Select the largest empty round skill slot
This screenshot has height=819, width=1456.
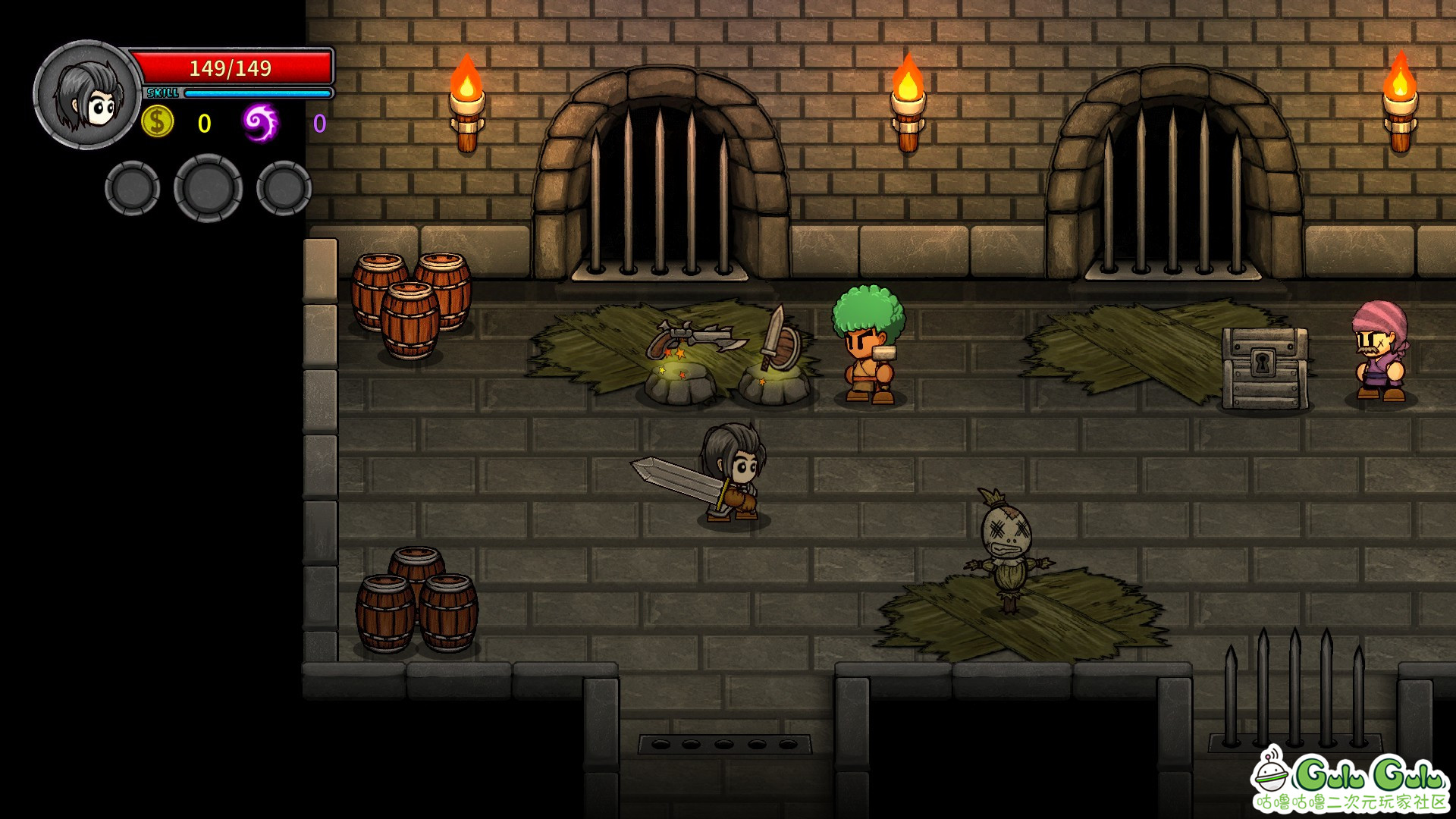tap(209, 188)
